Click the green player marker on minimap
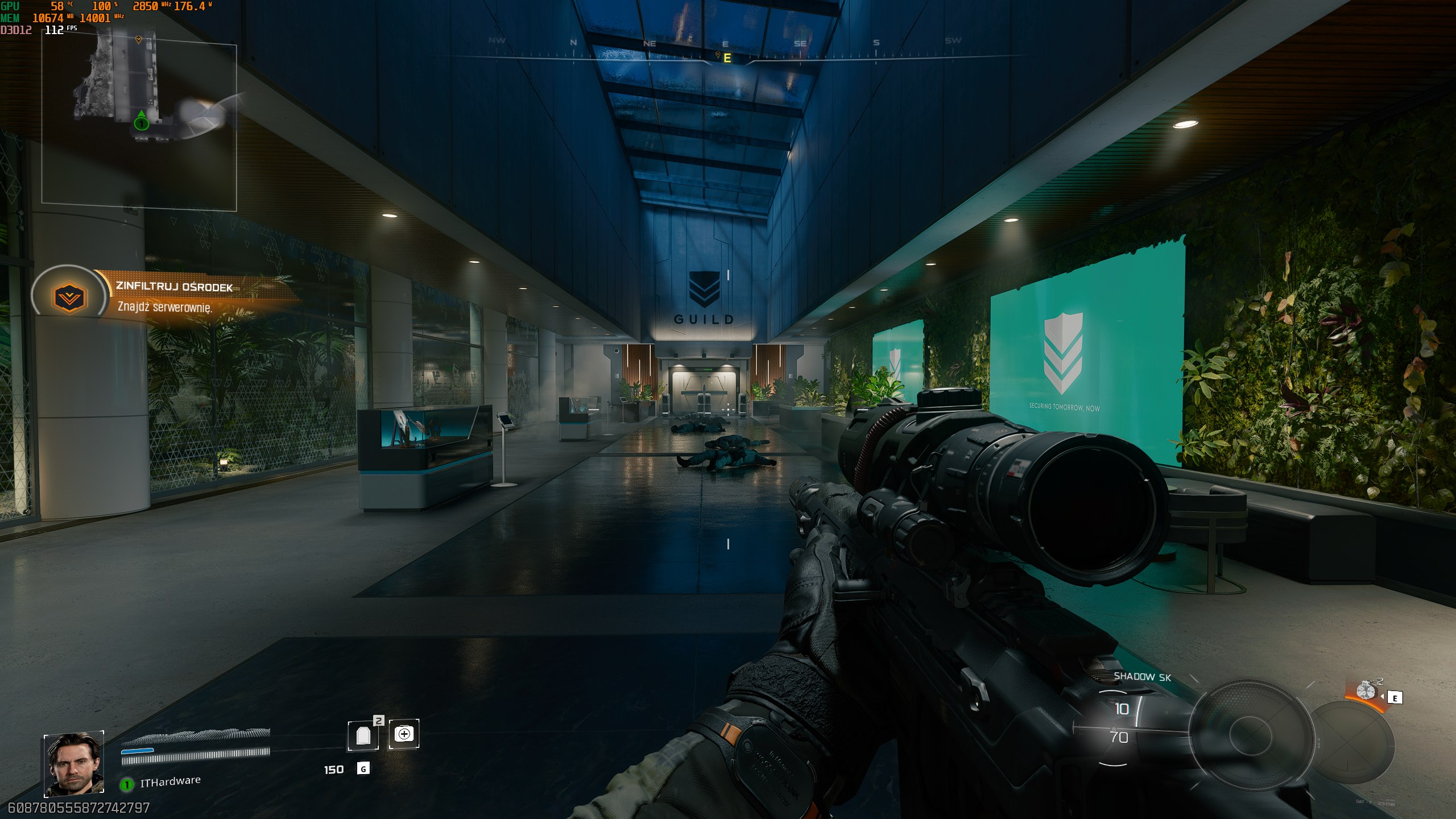Image resolution: width=1456 pixels, height=819 pixels. pos(141,122)
